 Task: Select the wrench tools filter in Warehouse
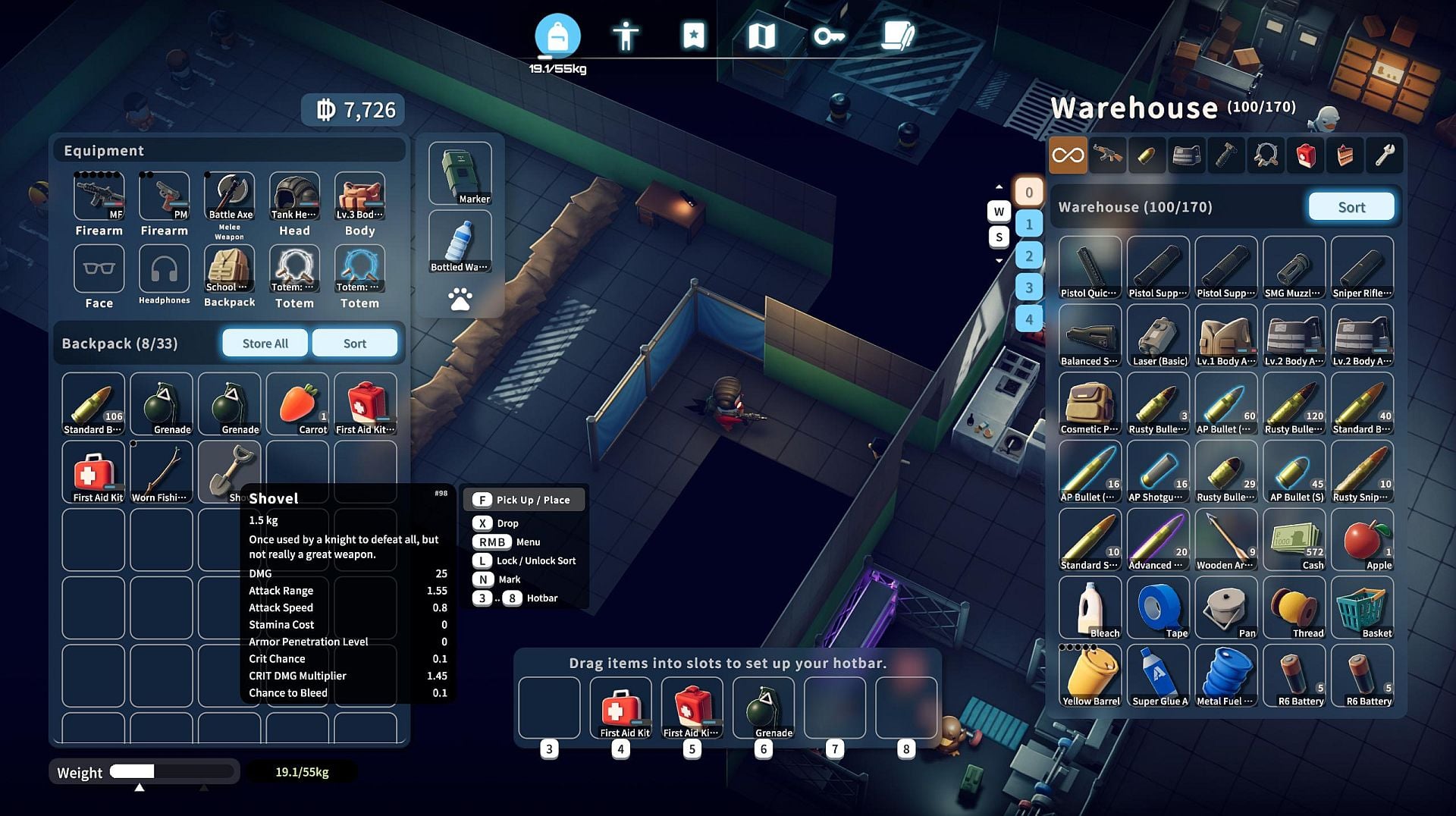coord(1385,155)
